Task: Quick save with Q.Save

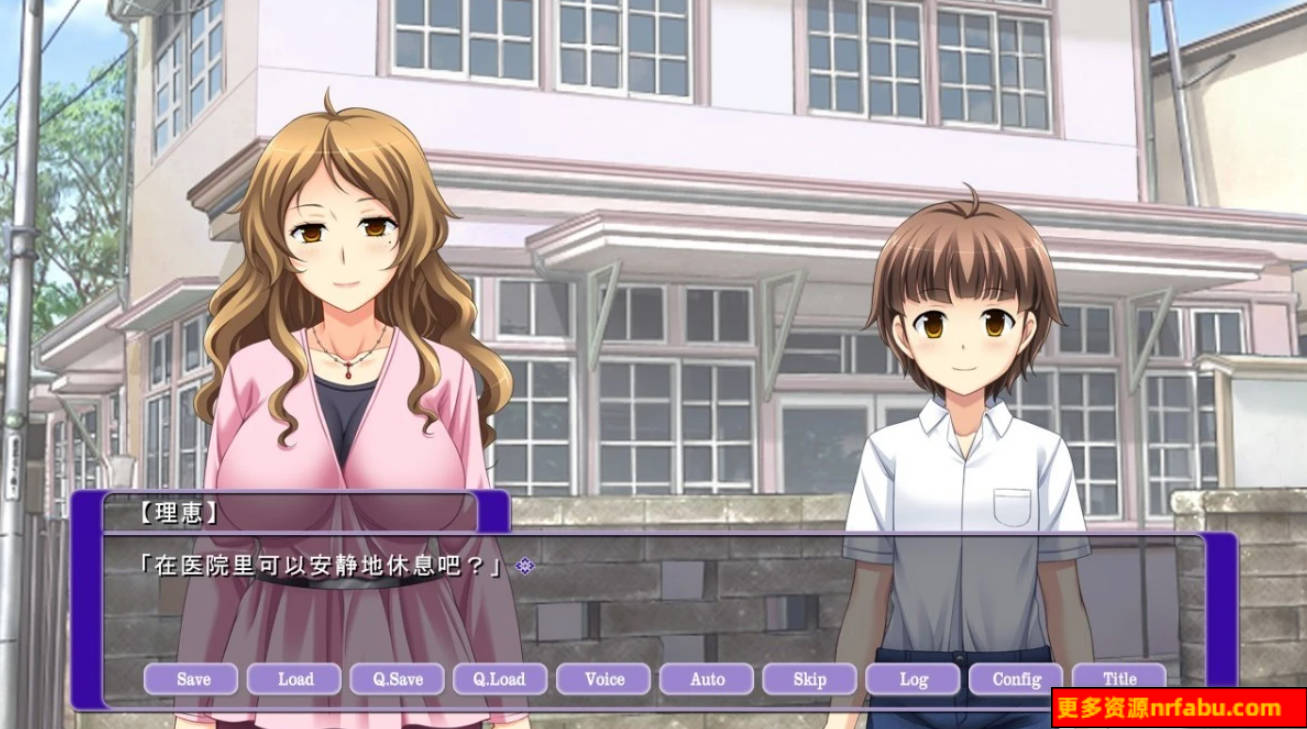Action: click(x=398, y=679)
